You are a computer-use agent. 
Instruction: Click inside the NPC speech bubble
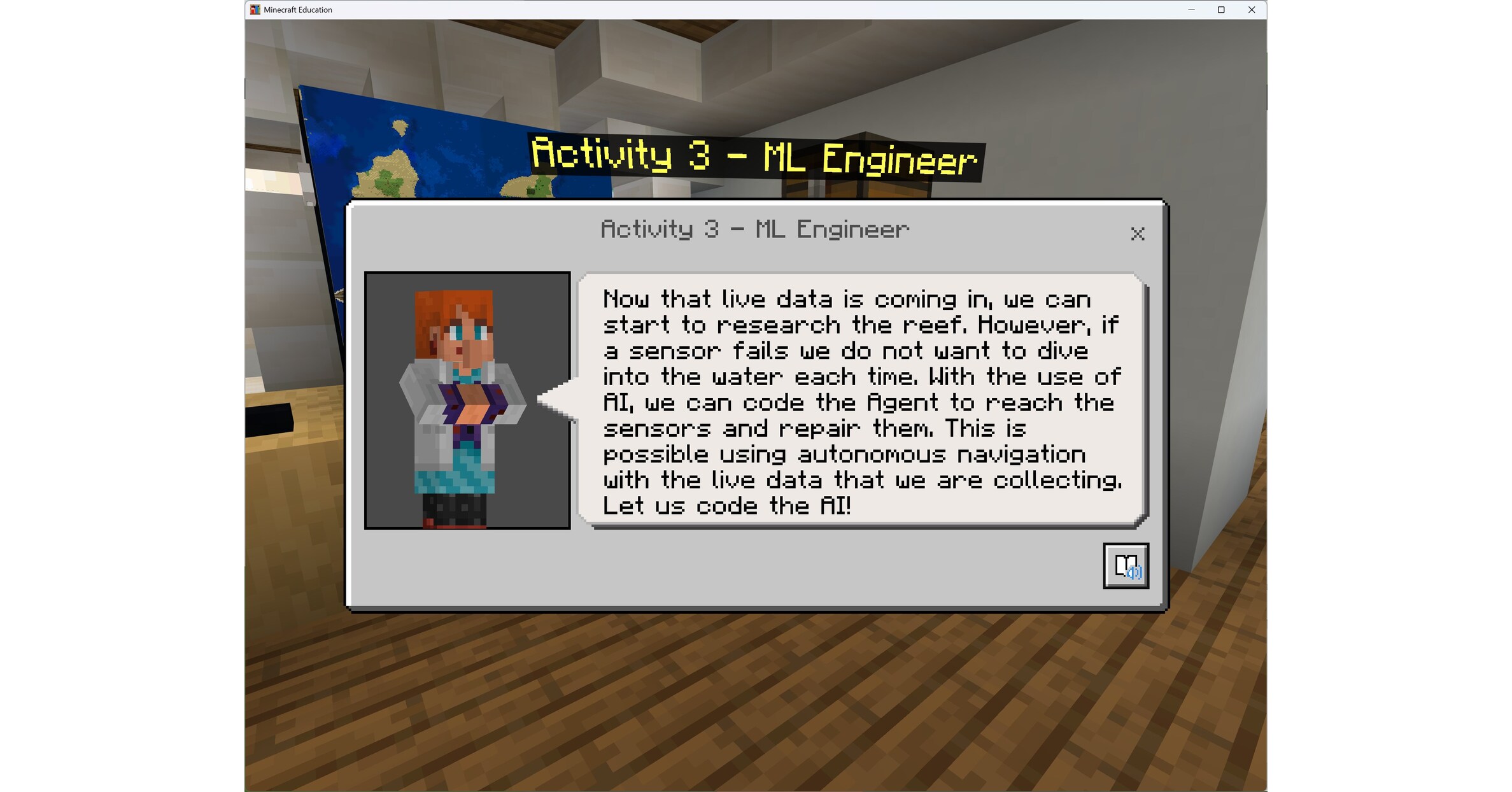pos(859,401)
